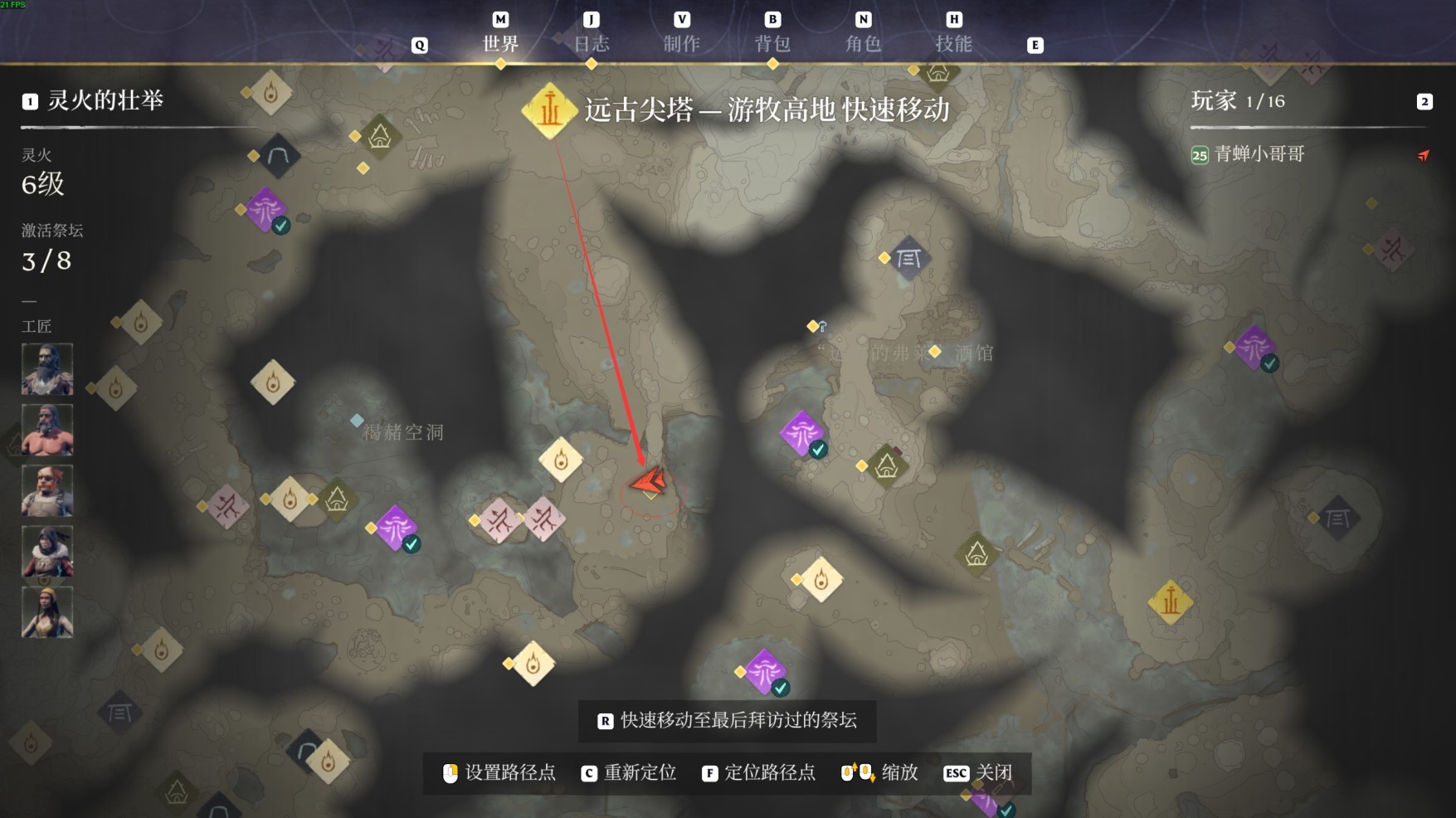Screen dimensions: 1456x818
Task: Select the 褐赭空洞 location label
Action: (x=403, y=432)
